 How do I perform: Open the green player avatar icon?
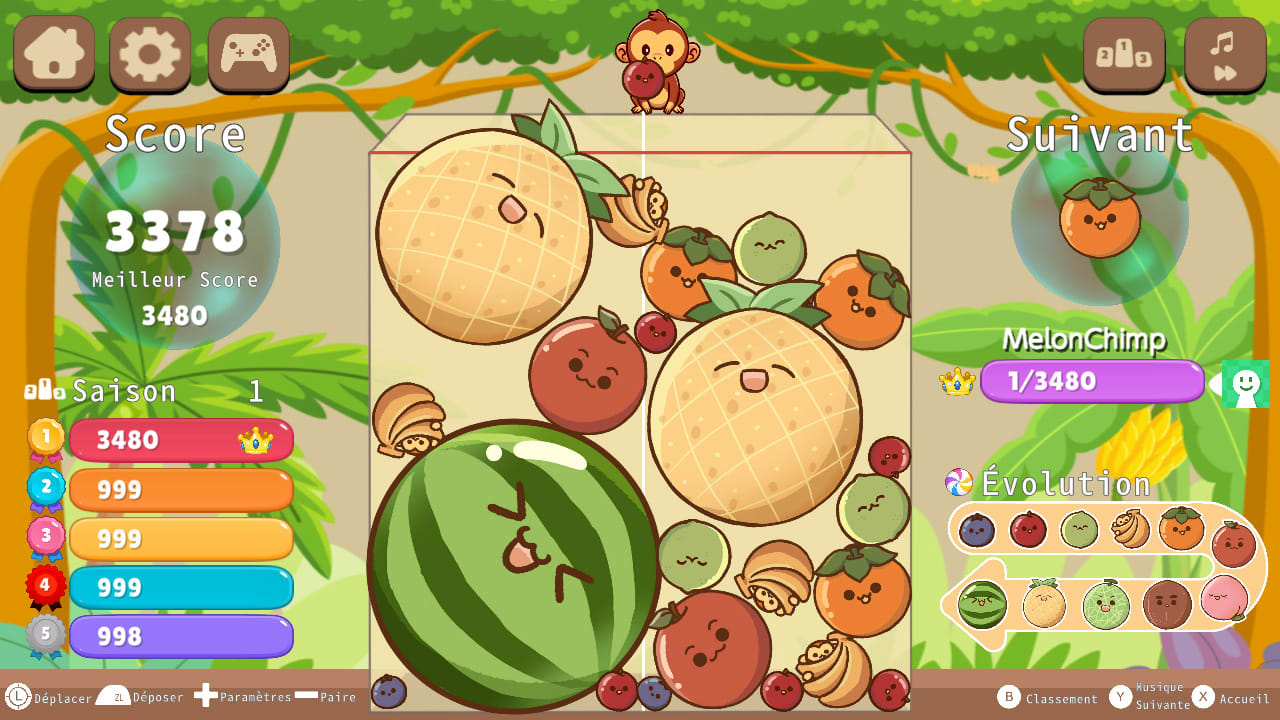[1244, 384]
